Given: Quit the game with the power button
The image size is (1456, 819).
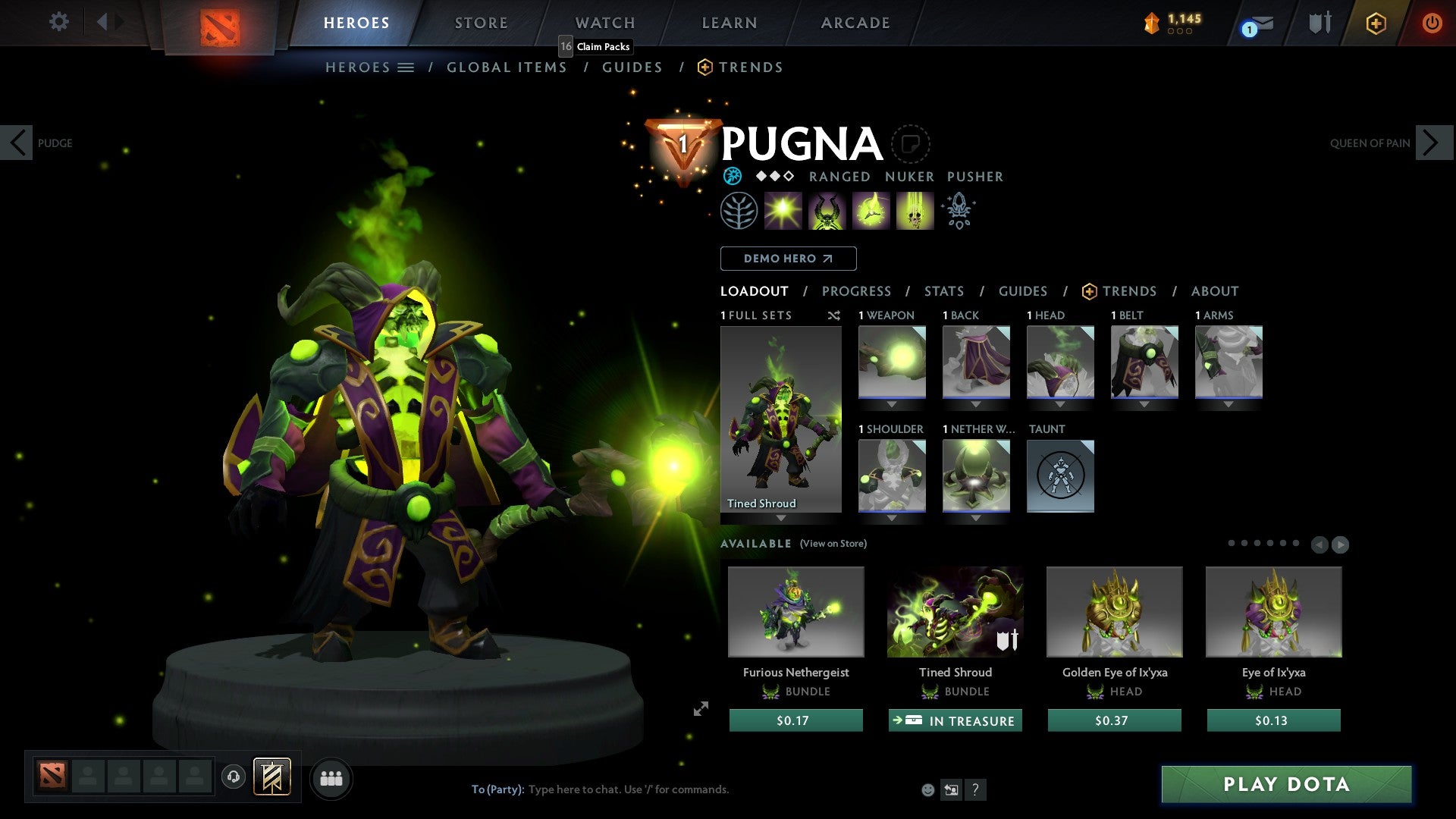Looking at the screenshot, I should click(x=1431, y=23).
